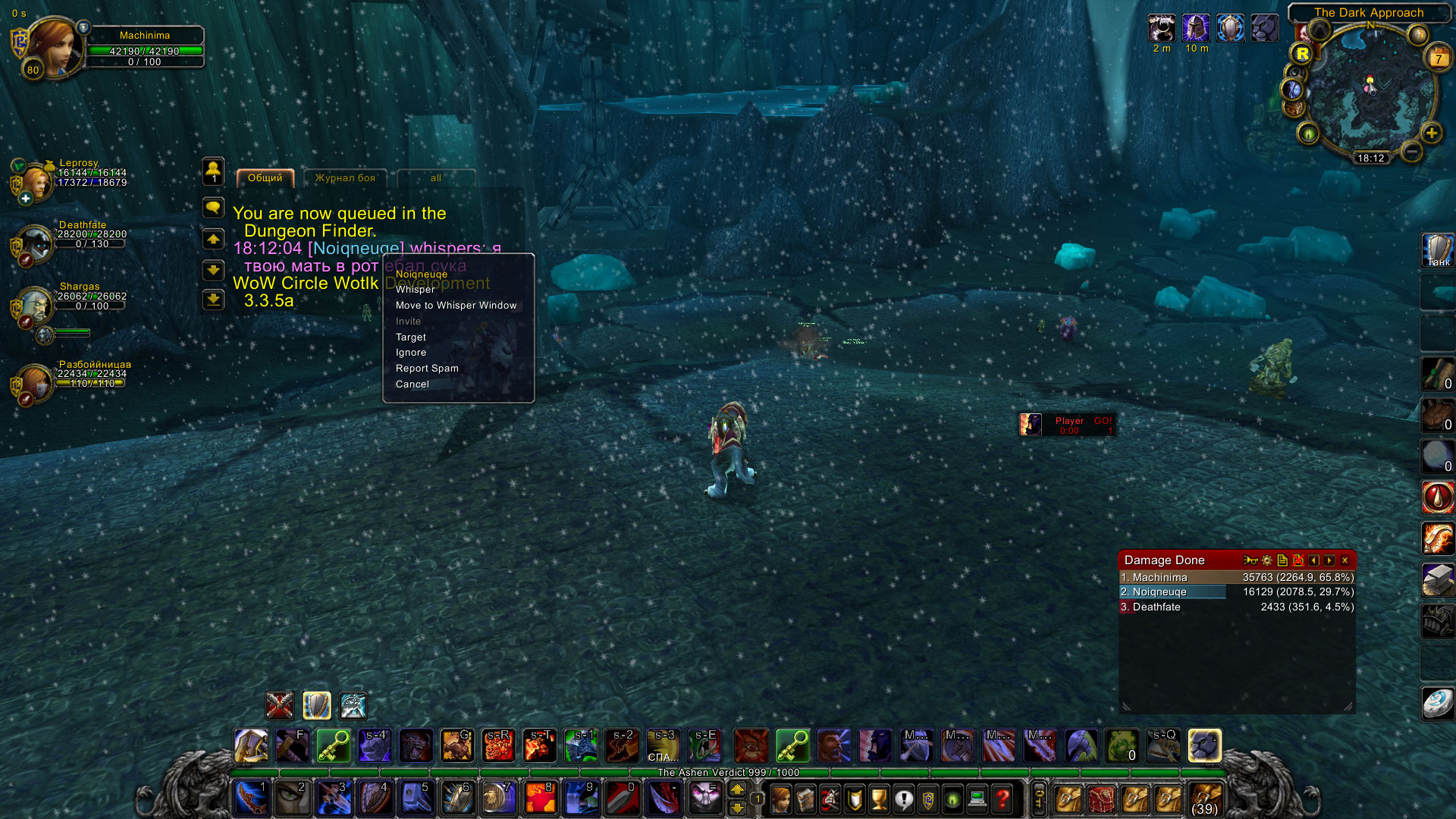The height and width of the screenshot is (819, 1456).
Task: Zoom in the minimap with plus button
Action: click(1432, 133)
